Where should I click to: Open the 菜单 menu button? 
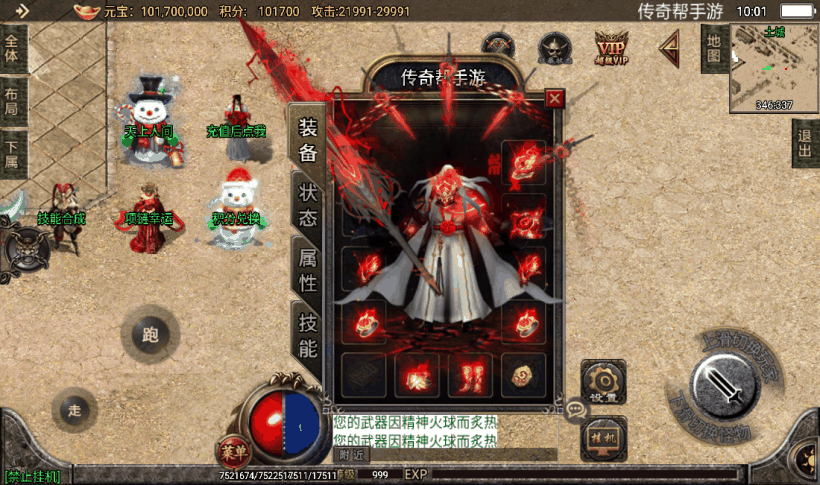click(x=234, y=449)
